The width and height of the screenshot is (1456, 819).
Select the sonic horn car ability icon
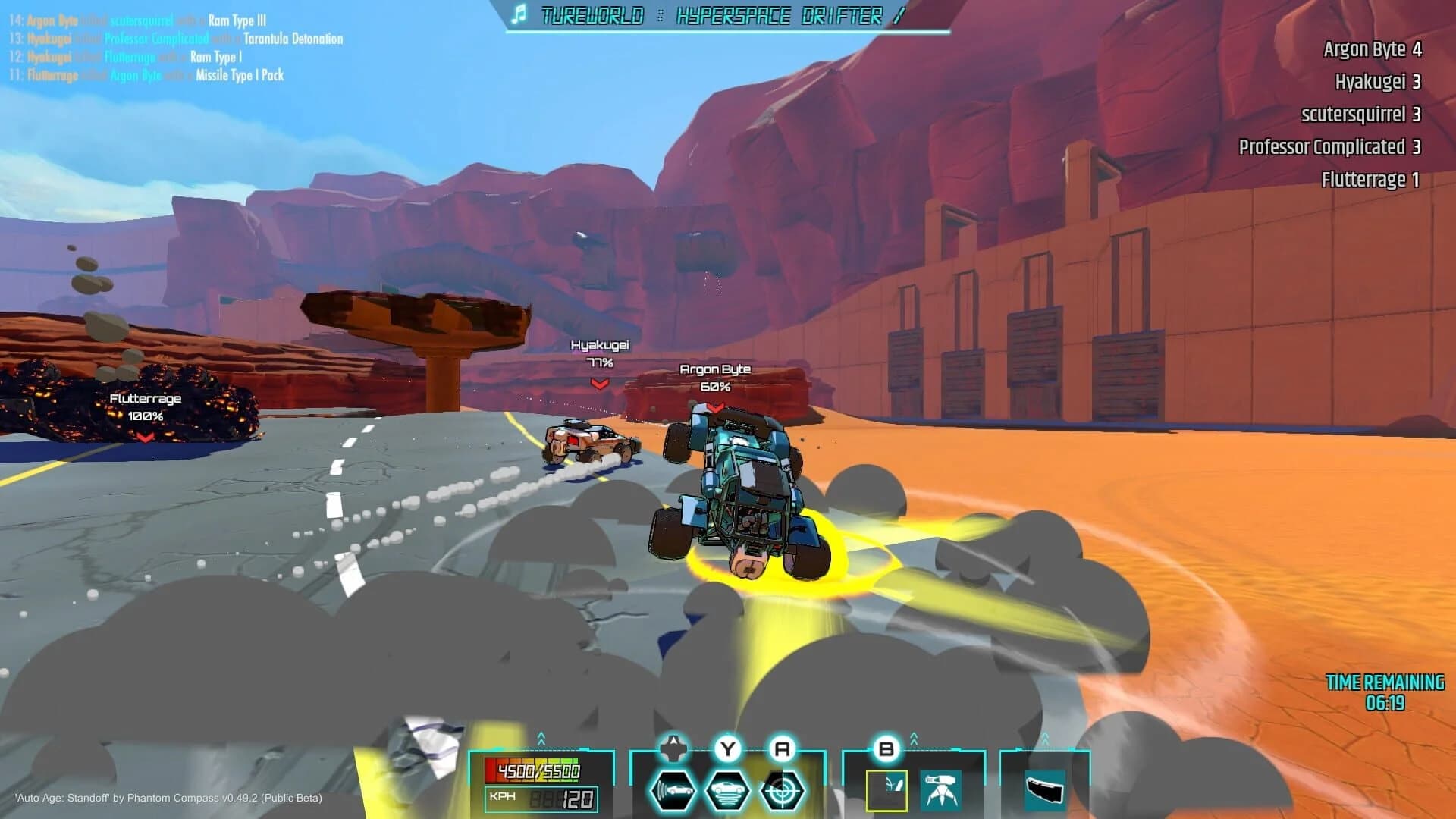[x=672, y=792]
